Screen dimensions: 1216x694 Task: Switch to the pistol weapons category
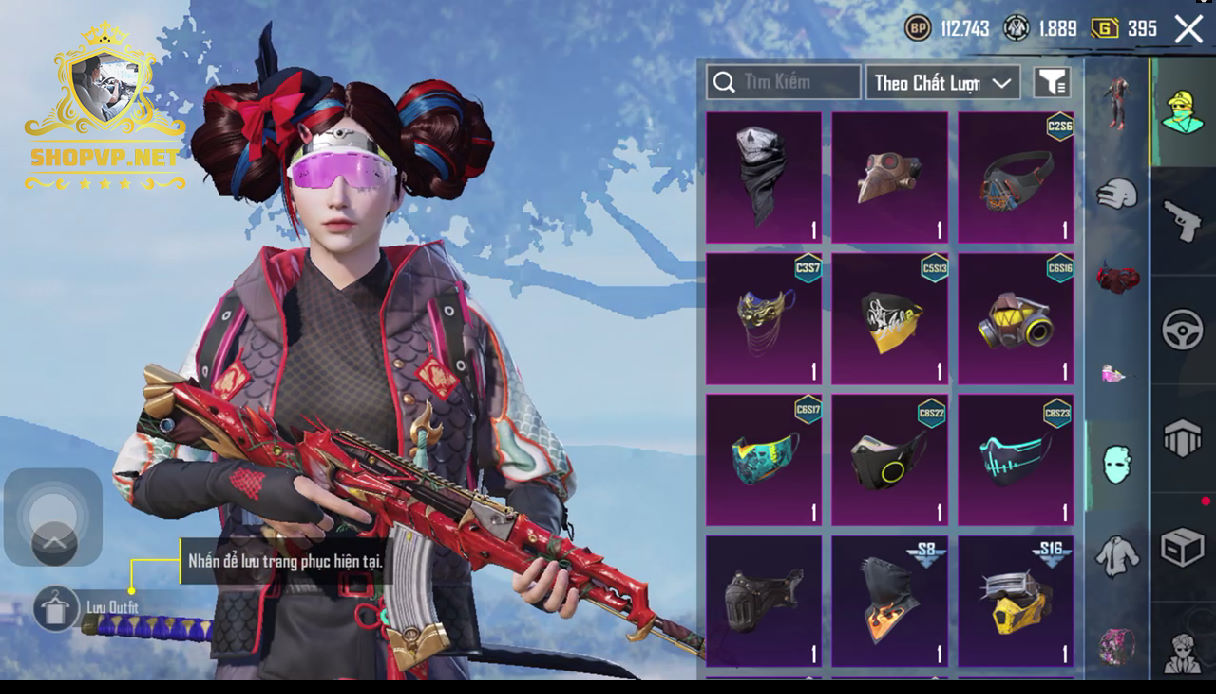click(1182, 220)
